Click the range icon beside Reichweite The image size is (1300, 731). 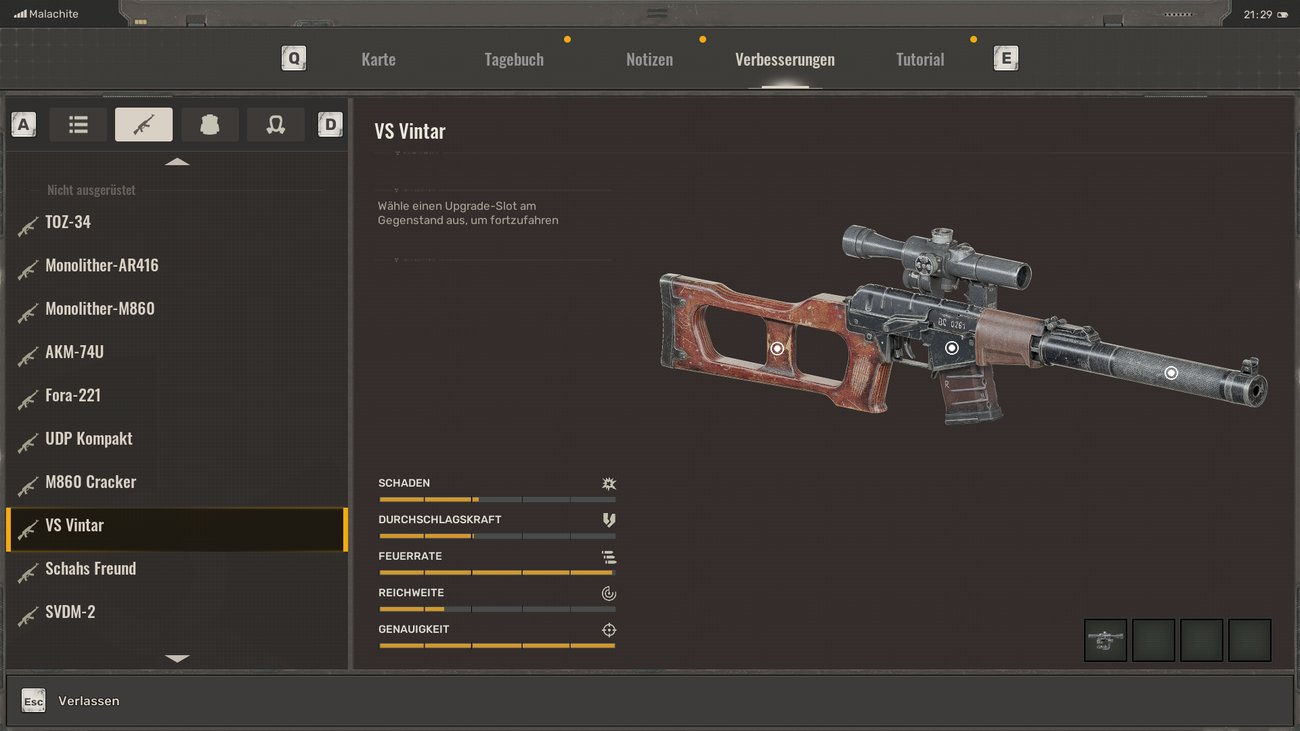[608, 592]
